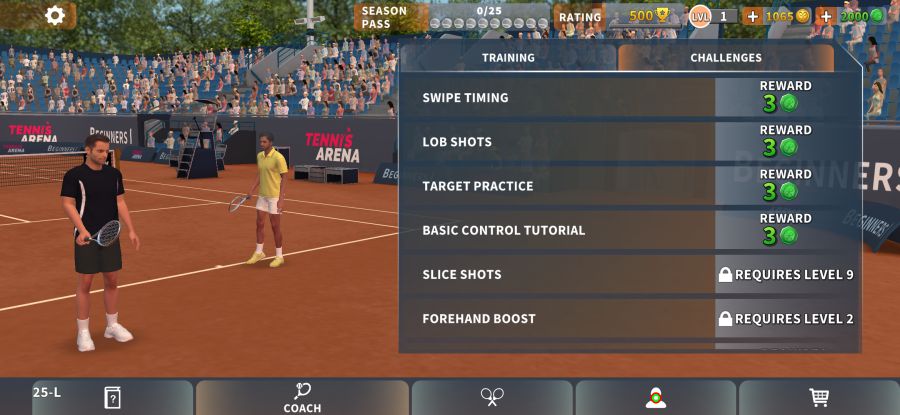
Task: Switch to the Training tab
Action: tap(508, 58)
